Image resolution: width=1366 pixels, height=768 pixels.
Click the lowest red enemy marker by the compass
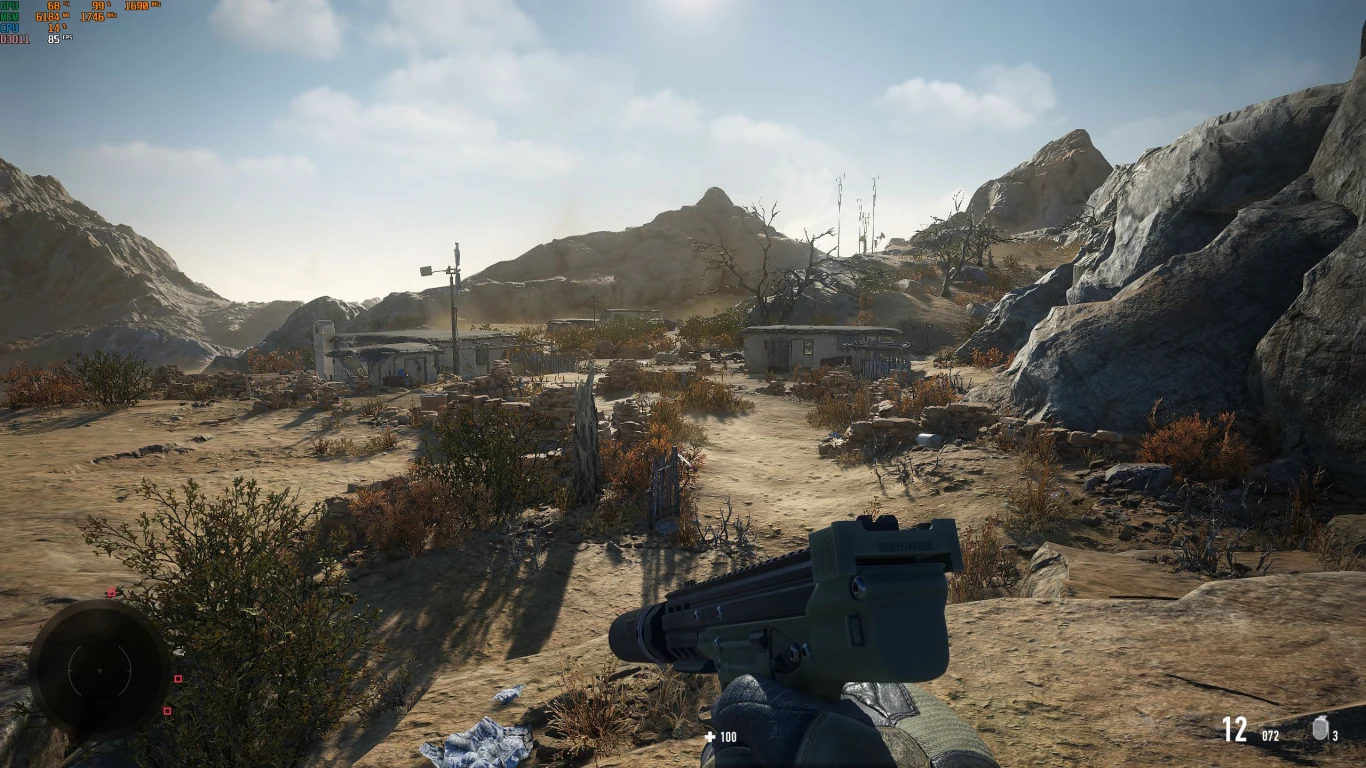pos(167,711)
